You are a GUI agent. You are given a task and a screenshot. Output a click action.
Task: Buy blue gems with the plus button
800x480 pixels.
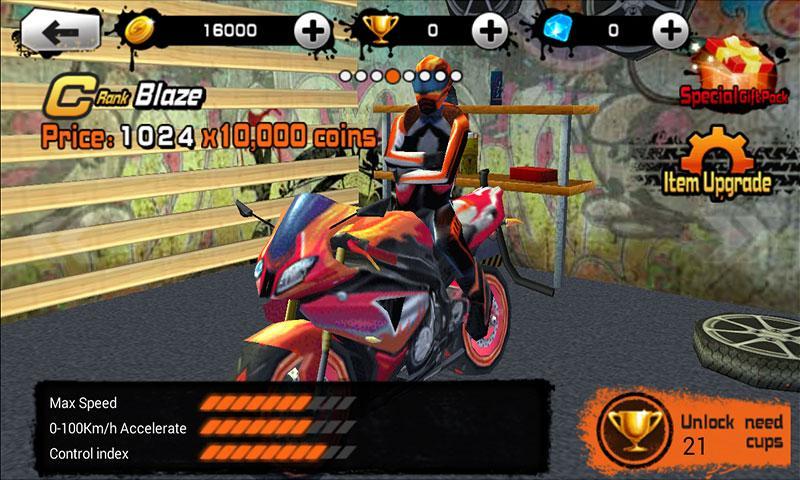[669, 31]
